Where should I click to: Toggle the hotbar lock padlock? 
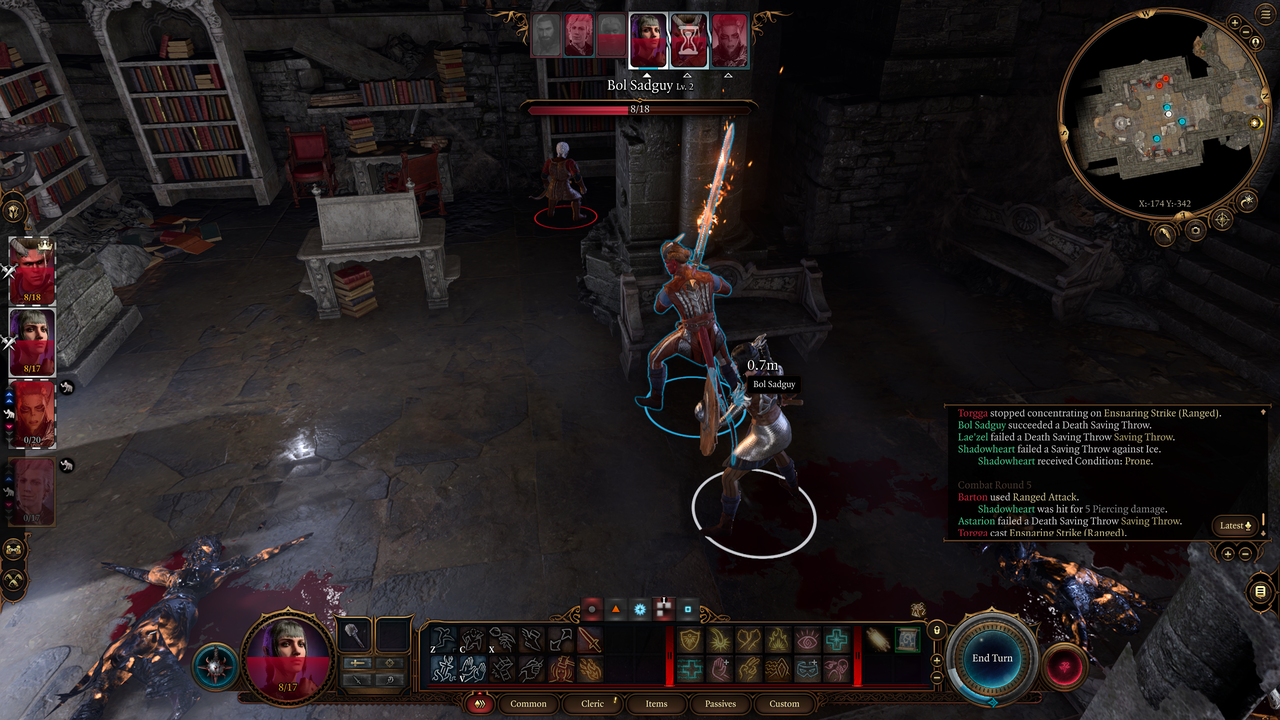pos(937,631)
